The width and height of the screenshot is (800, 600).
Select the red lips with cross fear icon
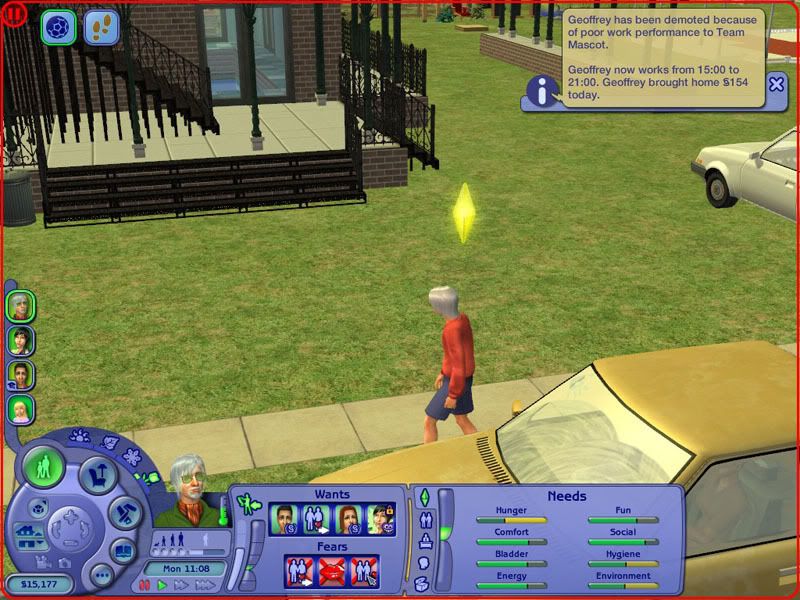(331, 571)
